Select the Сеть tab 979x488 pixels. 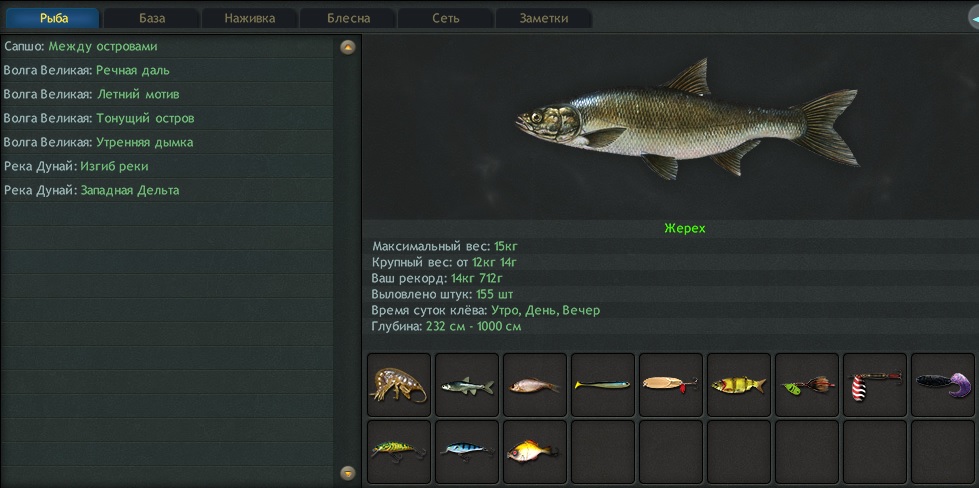click(446, 18)
